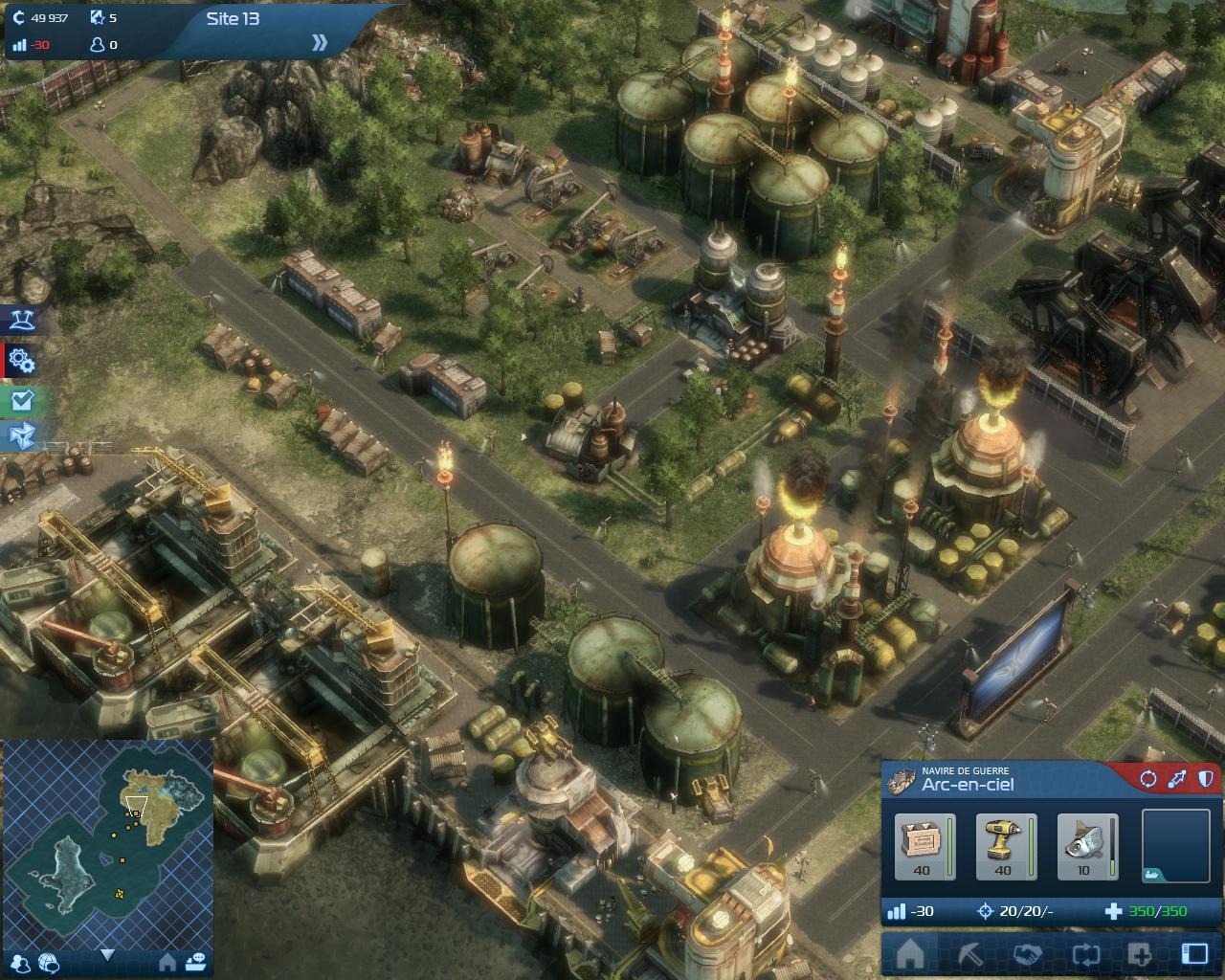The image size is (1225, 980).
Task: Toggle the shield stance button
Action: click(1205, 779)
